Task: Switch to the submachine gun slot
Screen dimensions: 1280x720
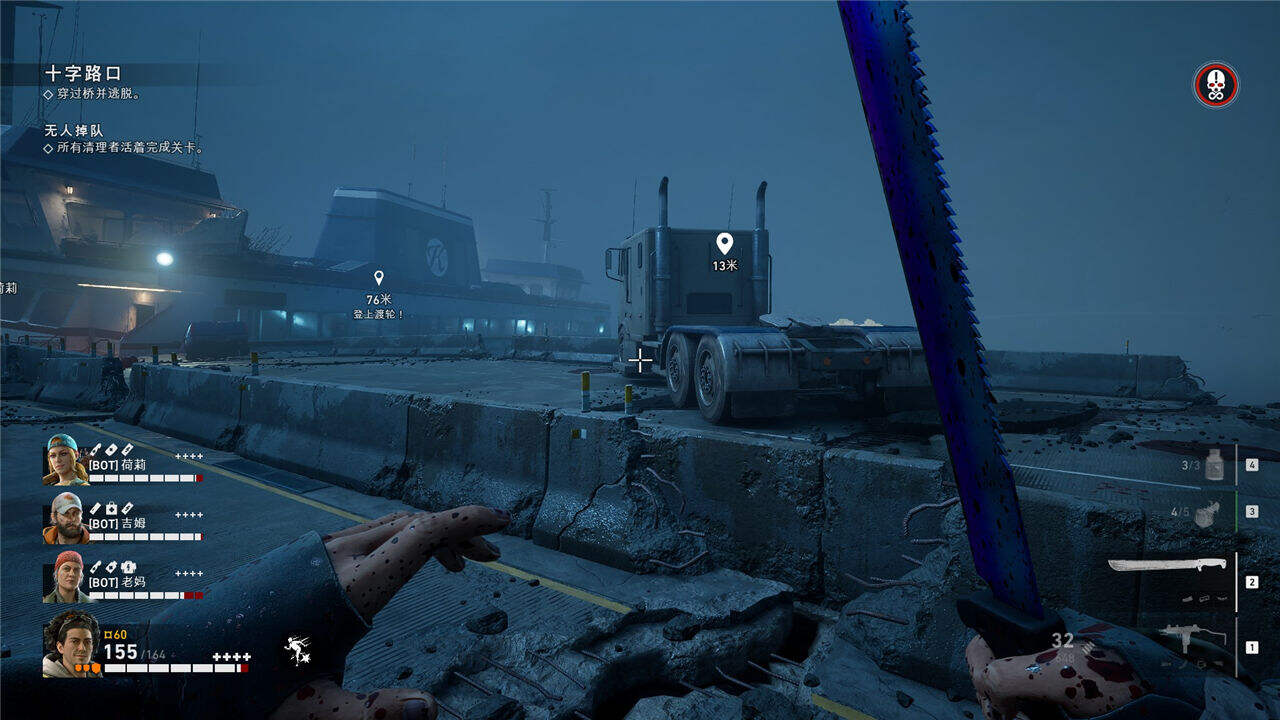Action: [x=1192, y=637]
